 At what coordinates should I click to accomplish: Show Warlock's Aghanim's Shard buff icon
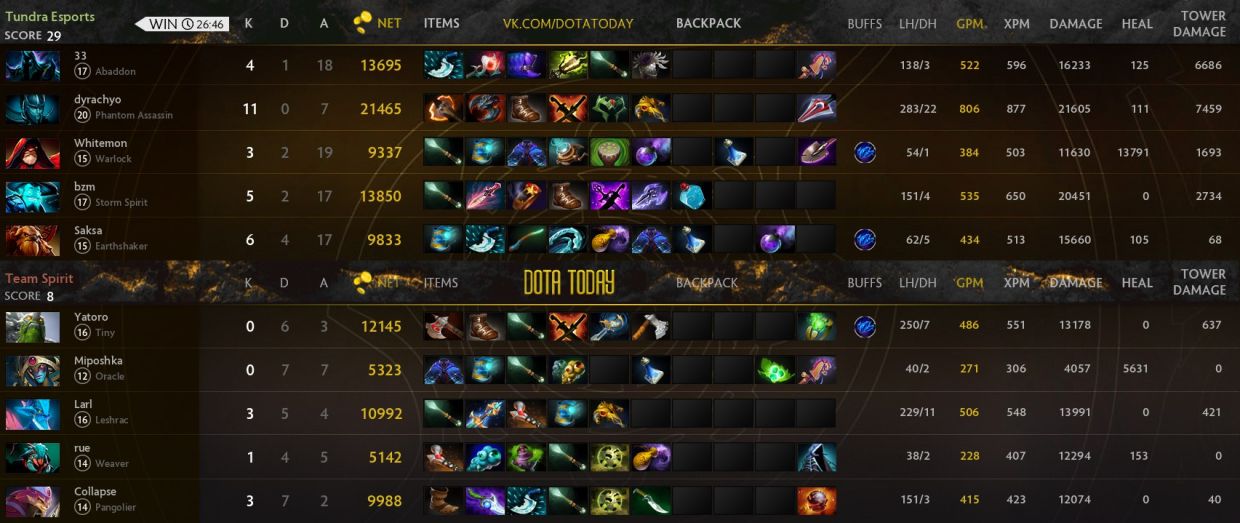pos(864,153)
